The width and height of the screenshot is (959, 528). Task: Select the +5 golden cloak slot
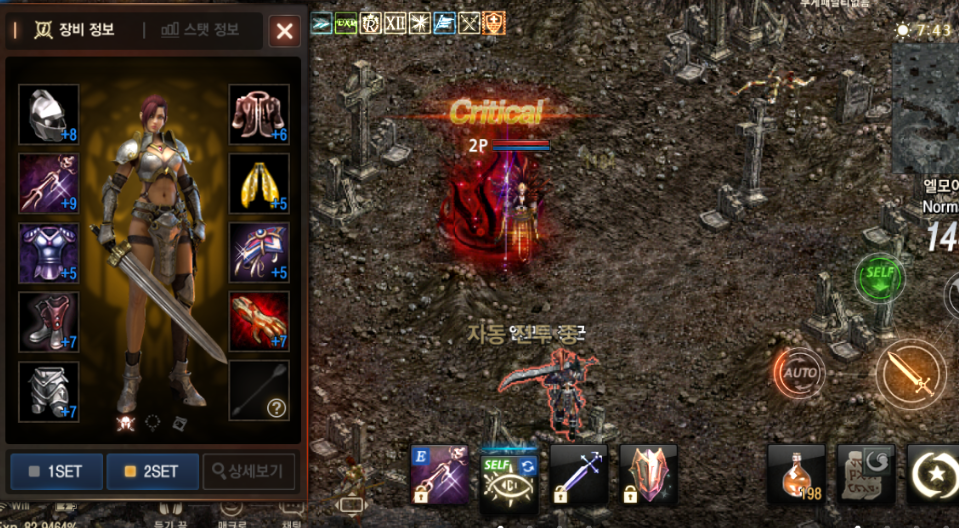[x=259, y=184]
